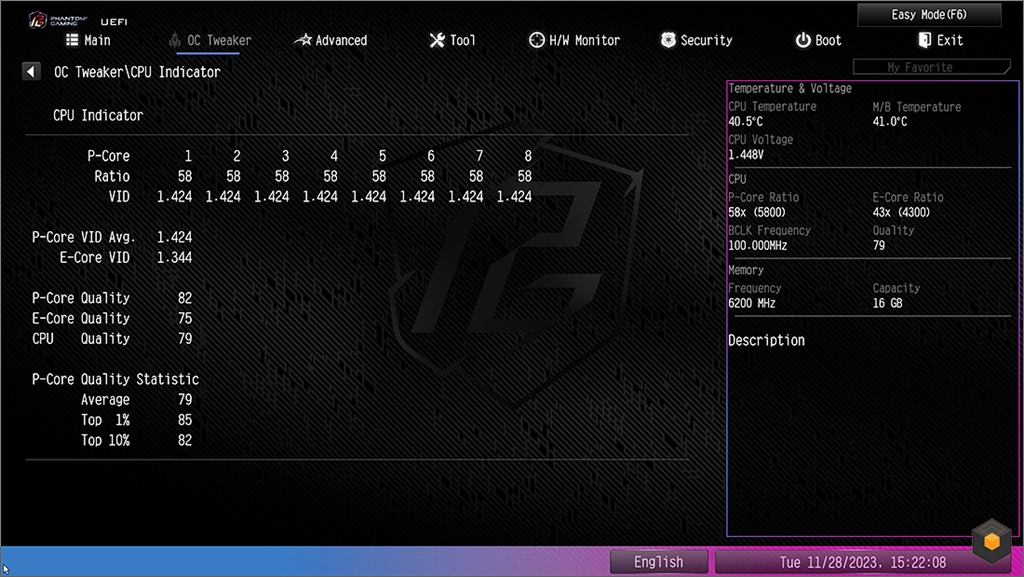Go to the Tool tab
The height and width of the screenshot is (577, 1024).
point(452,40)
